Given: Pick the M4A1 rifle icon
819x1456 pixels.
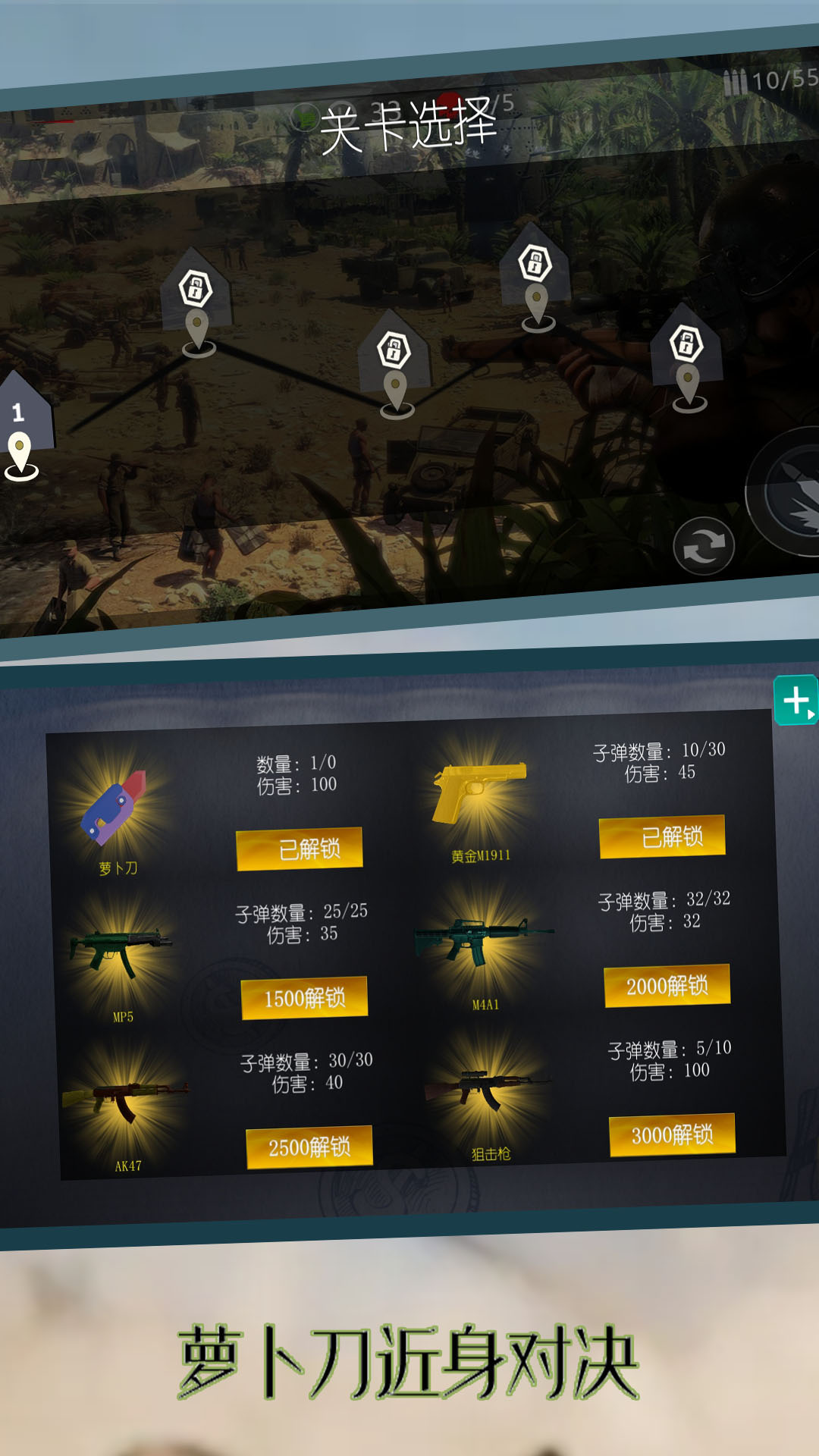Looking at the screenshot, I should click(x=482, y=940).
